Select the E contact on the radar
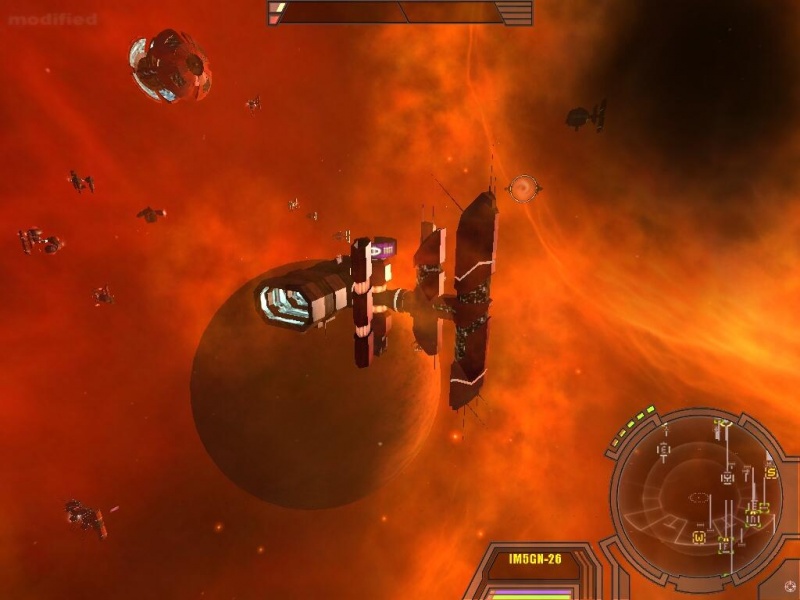The image size is (800, 600). click(x=662, y=451)
